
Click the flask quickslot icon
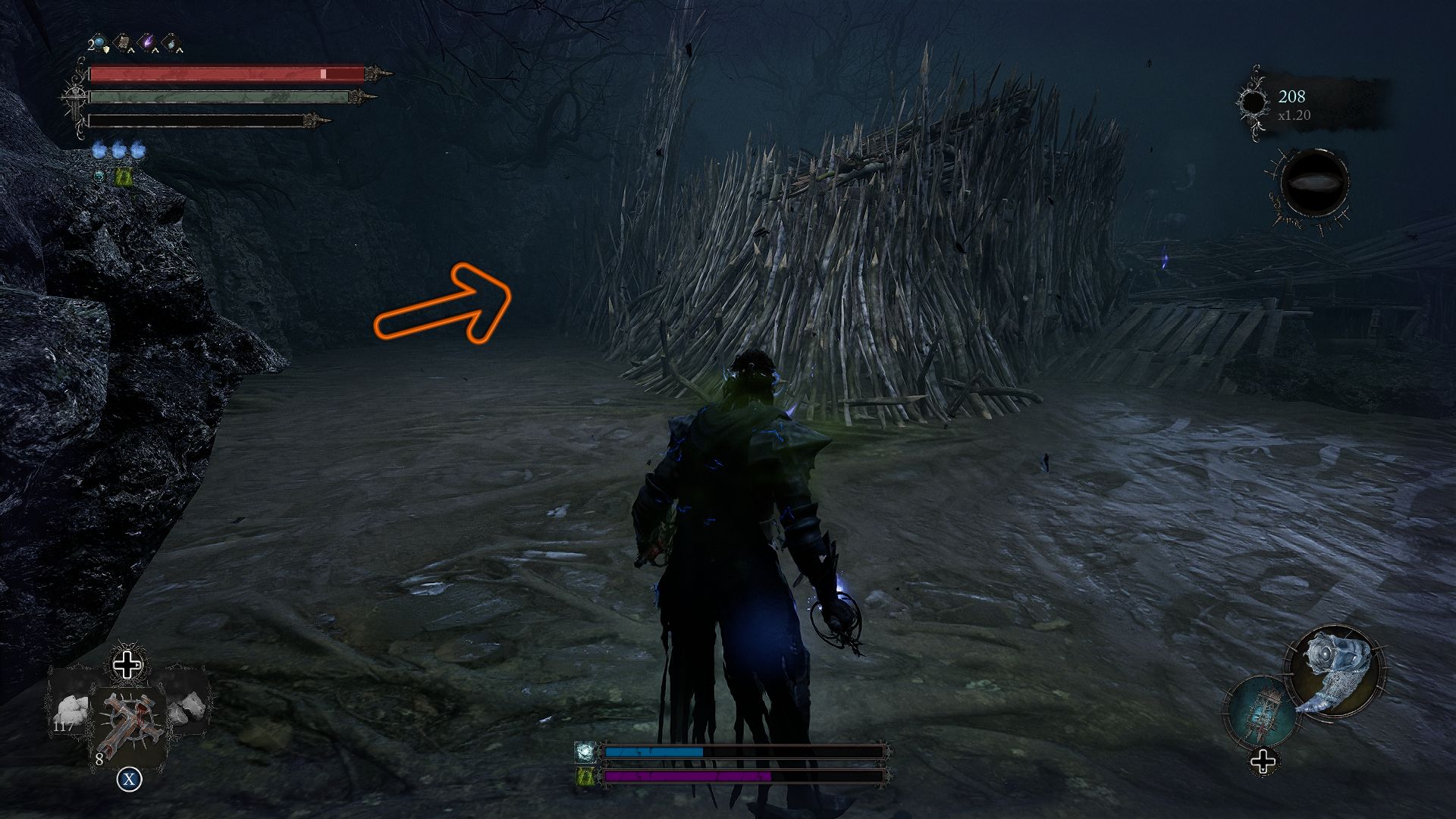171,42
